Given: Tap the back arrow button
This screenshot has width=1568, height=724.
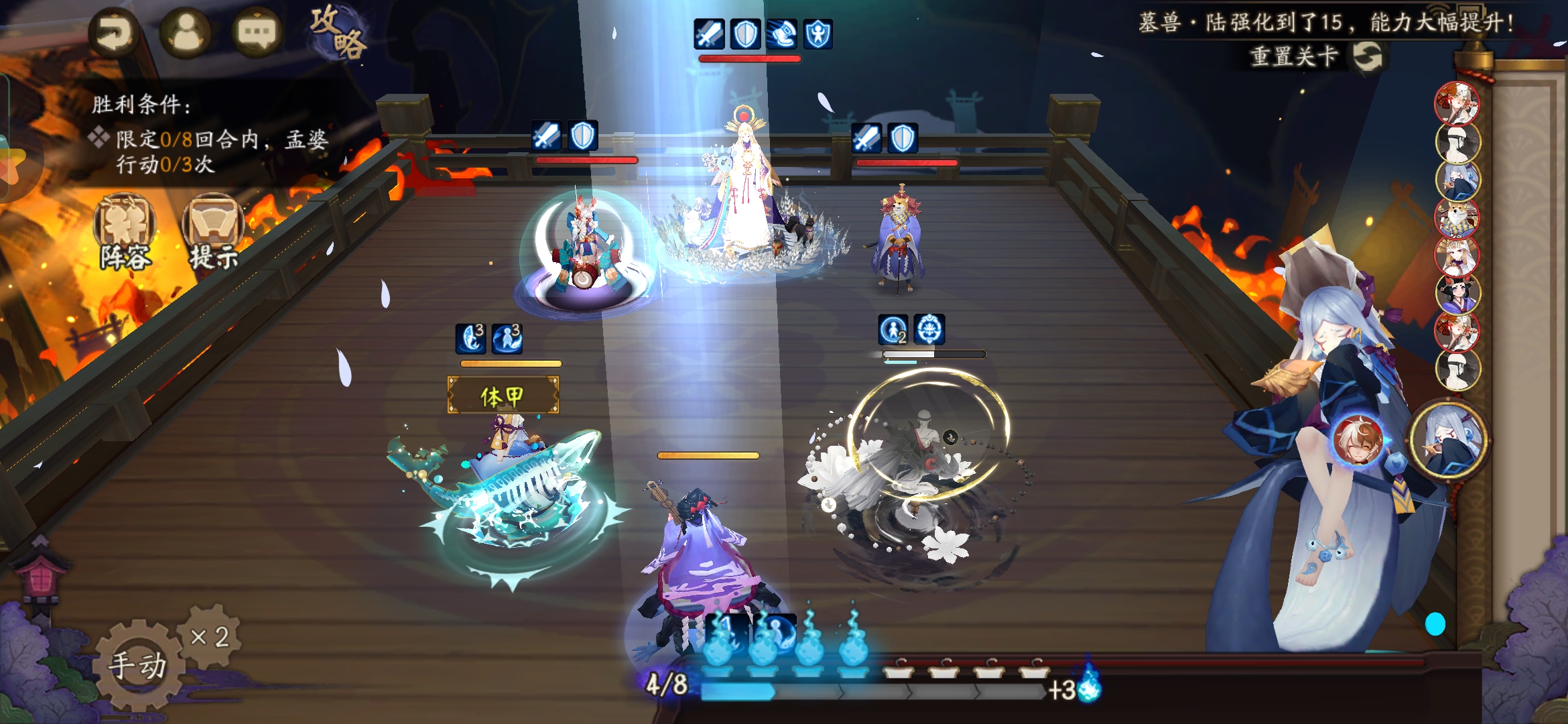Looking at the screenshot, I should pyautogui.click(x=114, y=34).
